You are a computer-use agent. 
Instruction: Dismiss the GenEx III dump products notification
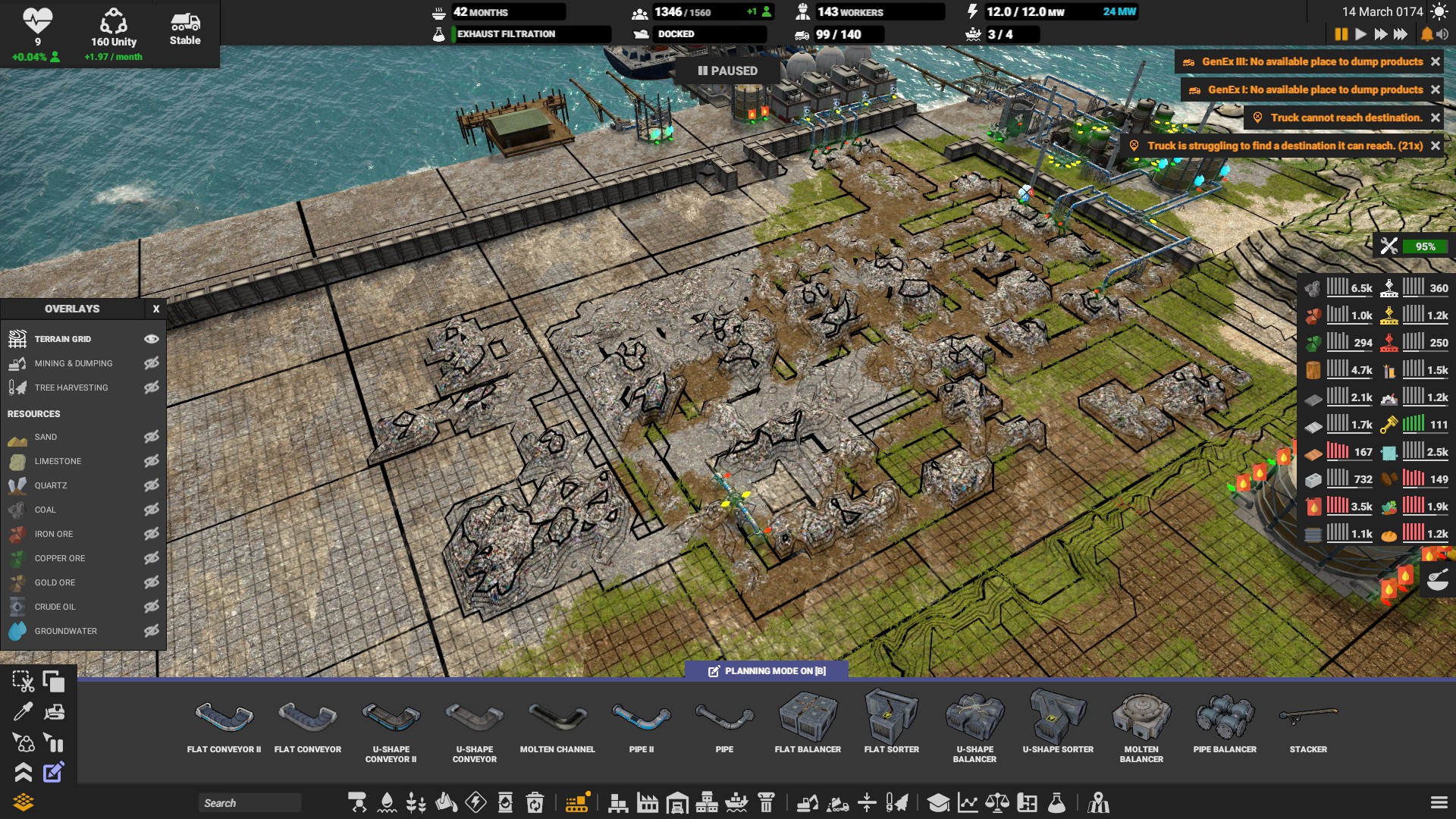coord(1436,62)
